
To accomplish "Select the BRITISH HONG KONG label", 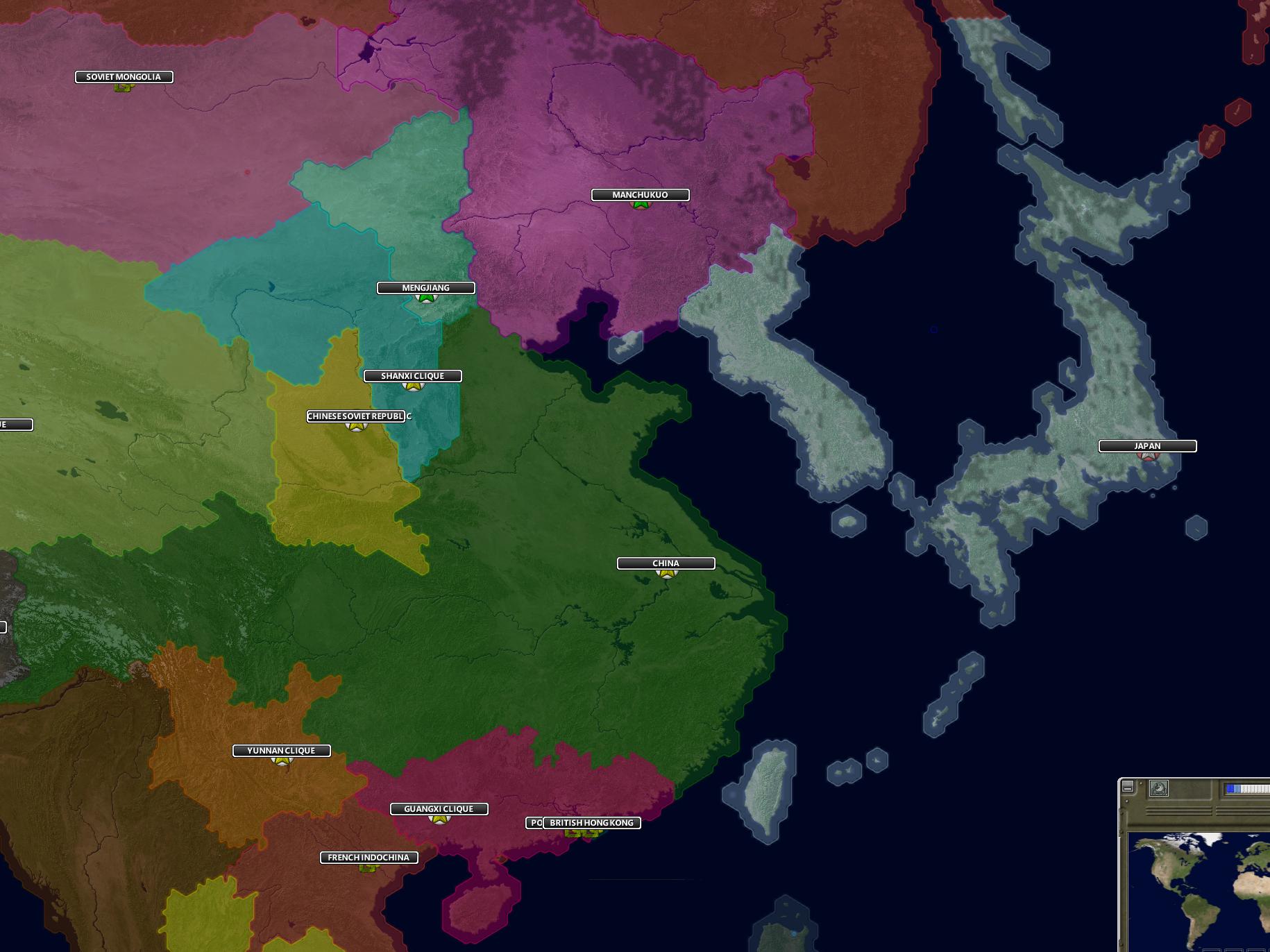I will (x=593, y=823).
